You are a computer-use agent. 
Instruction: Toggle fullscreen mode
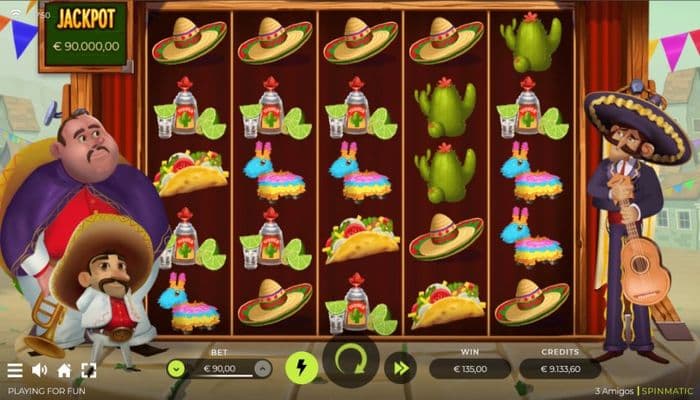[88, 371]
